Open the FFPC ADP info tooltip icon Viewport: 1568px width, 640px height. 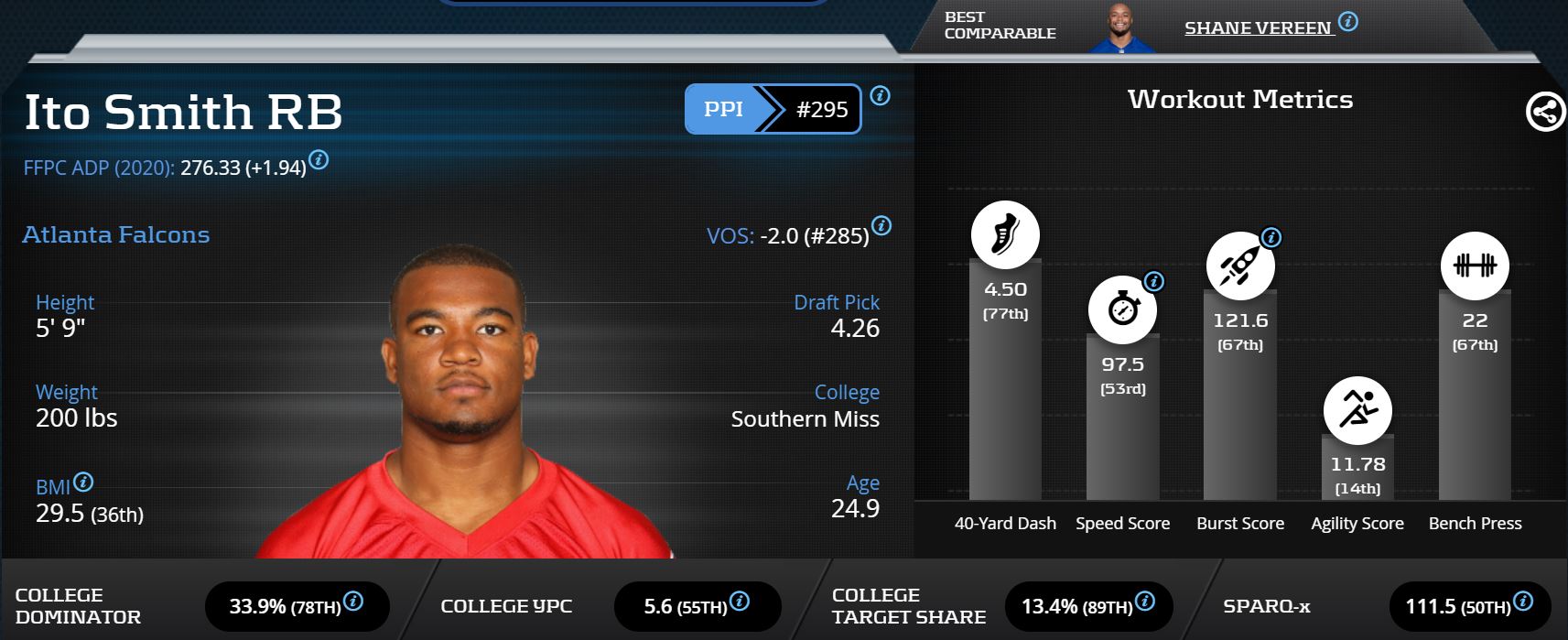click(x=319, y=160)
